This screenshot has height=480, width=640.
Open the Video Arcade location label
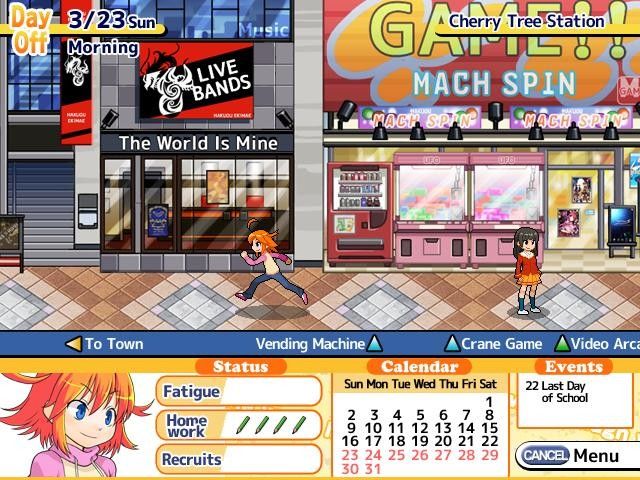(x=600, y=344)
